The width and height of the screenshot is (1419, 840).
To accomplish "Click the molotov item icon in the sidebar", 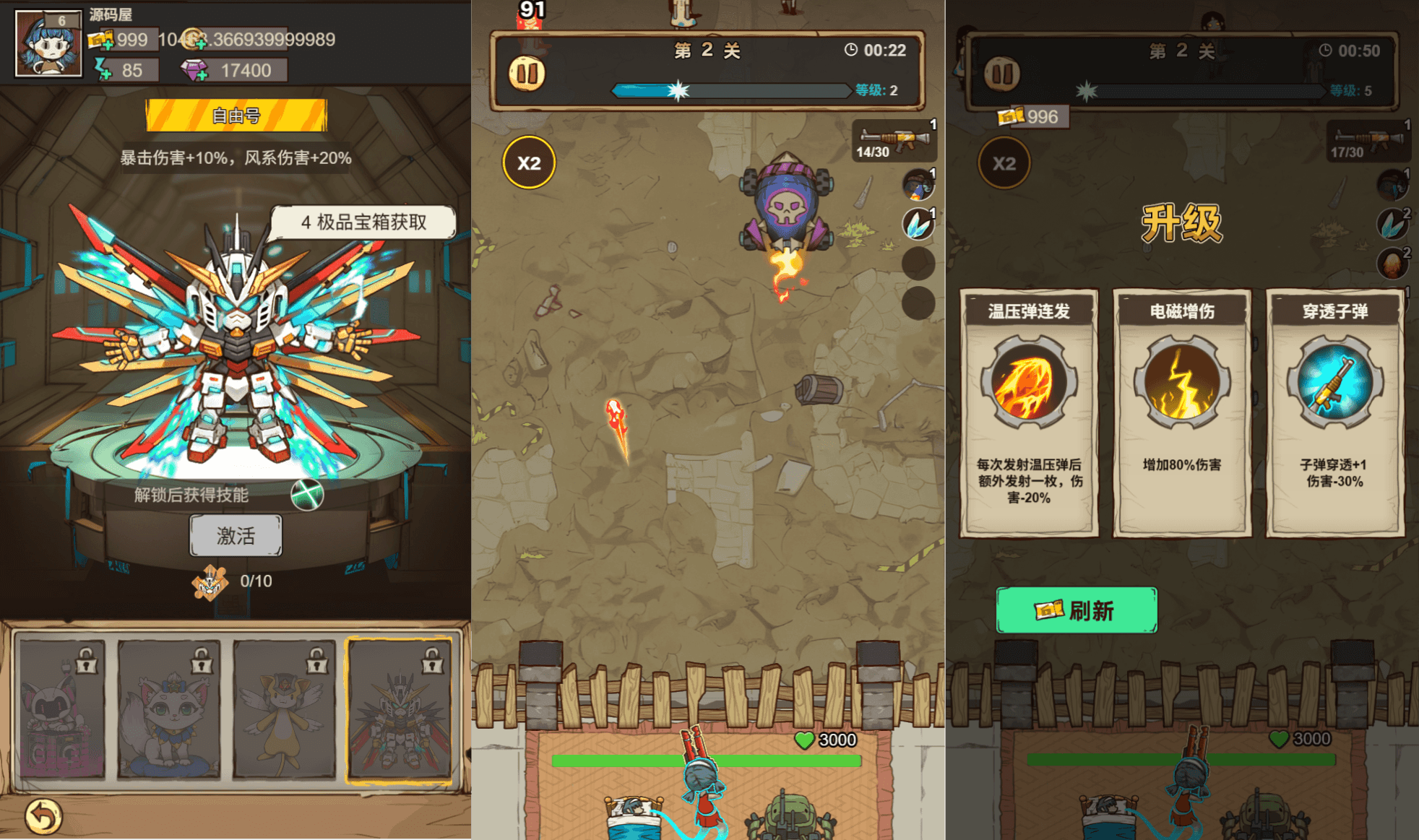I will click(x=918, y=185).
